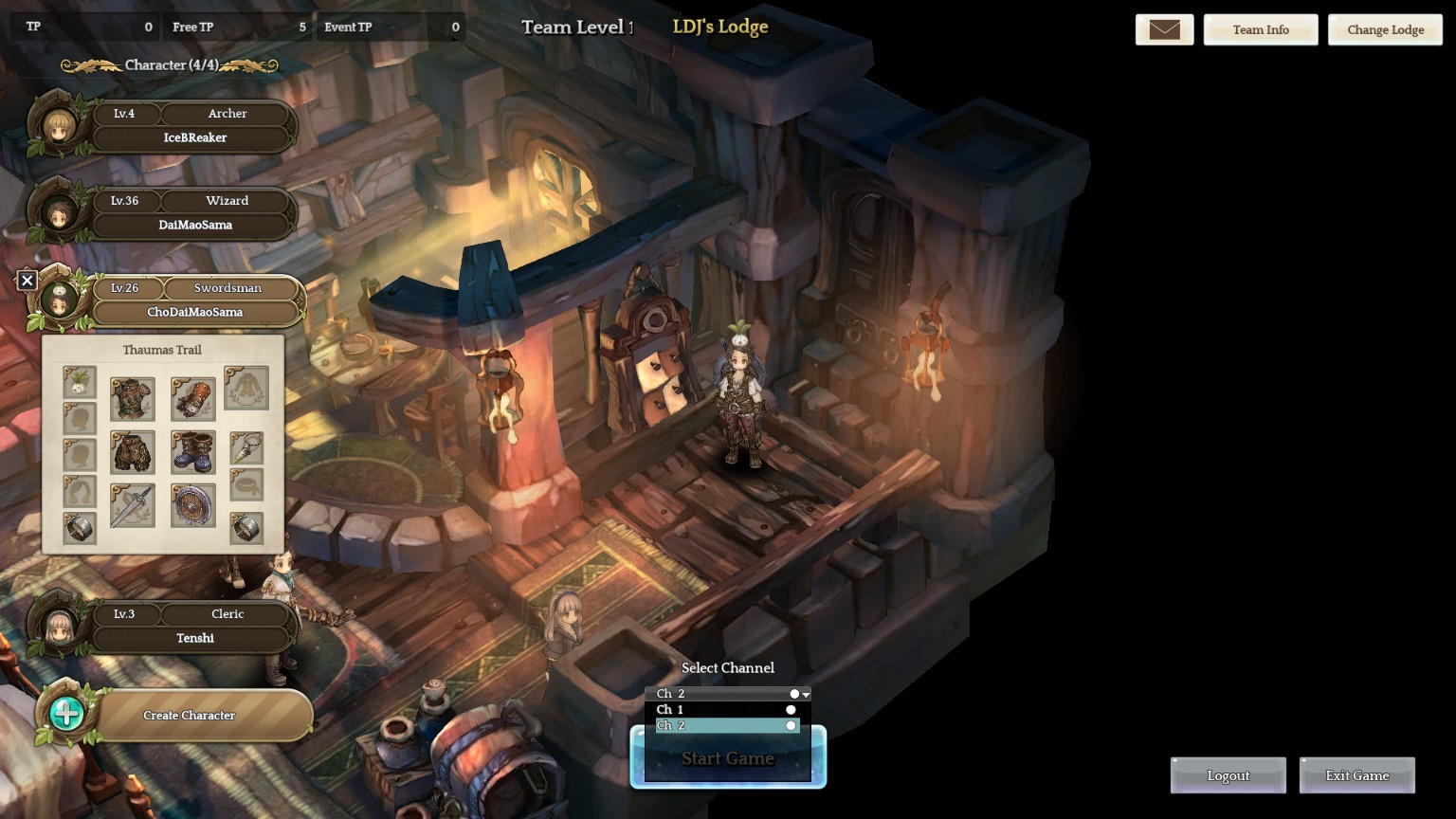Close the ChoDaiMaoSama equipment panel
Image resolution: width=1456 pixels, height=819 pixels.
pos(27,281)
